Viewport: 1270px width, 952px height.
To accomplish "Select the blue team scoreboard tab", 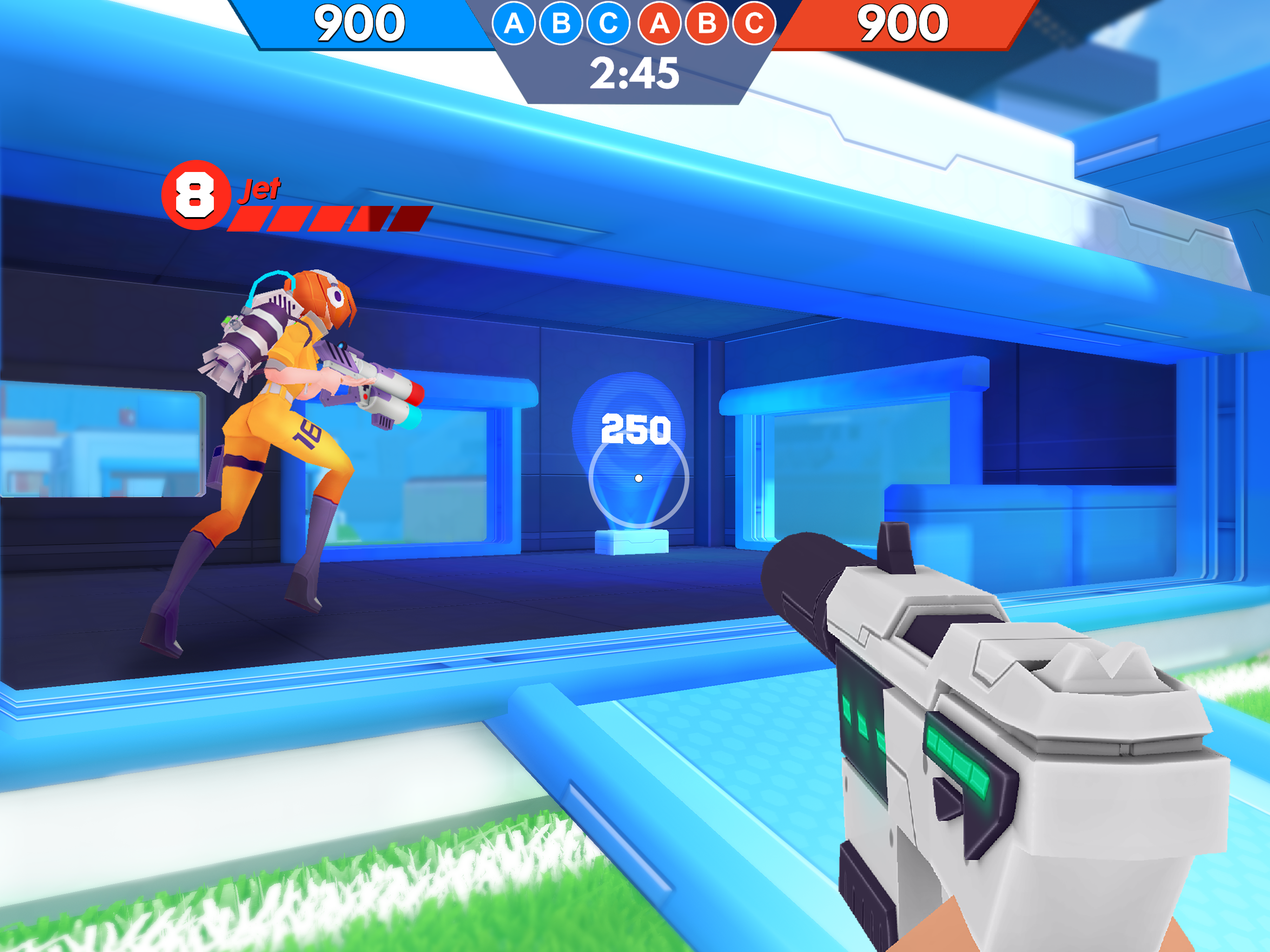I will [x=359, y=23].
